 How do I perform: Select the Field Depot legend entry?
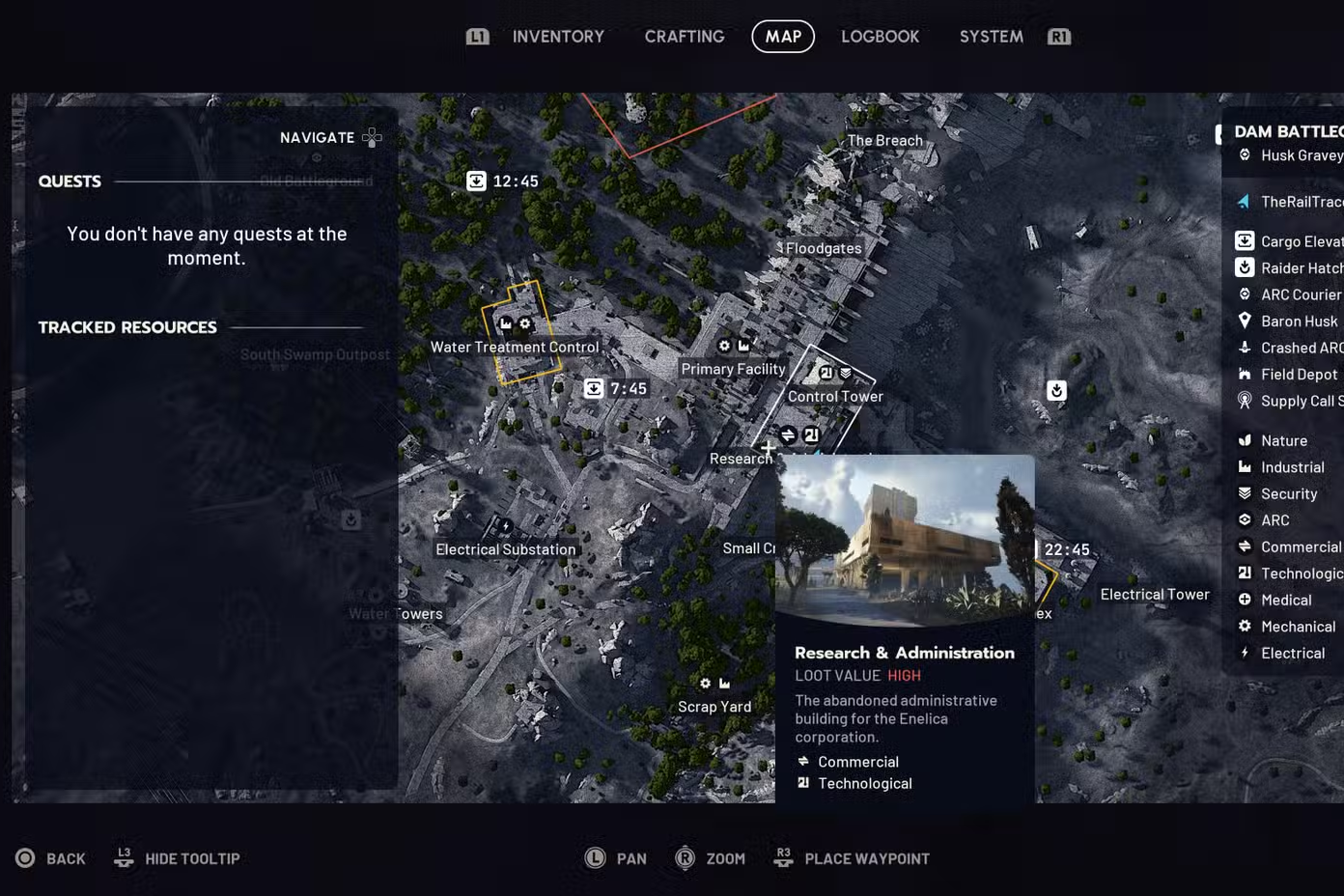[1299, 375]
